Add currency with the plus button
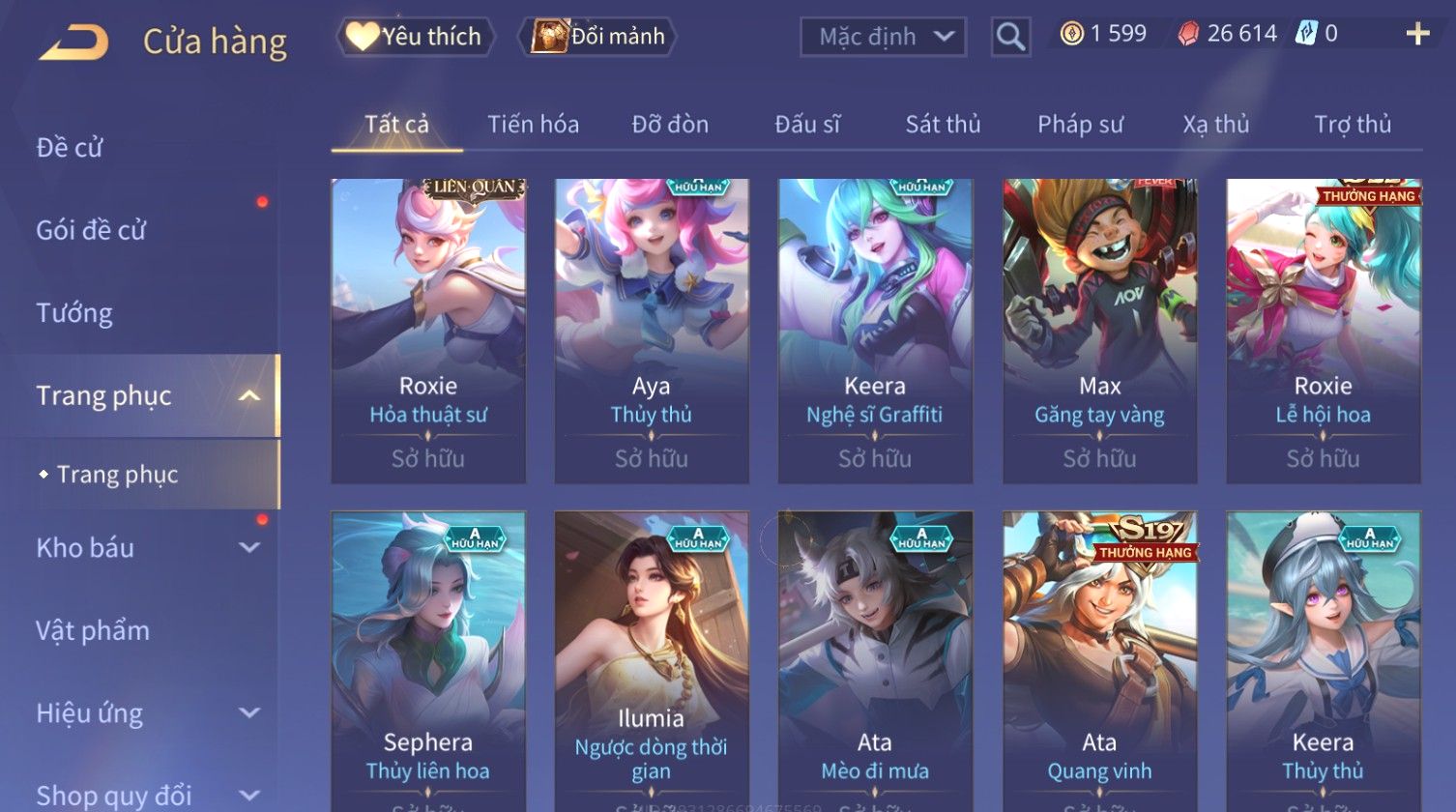 [1417, 35]
